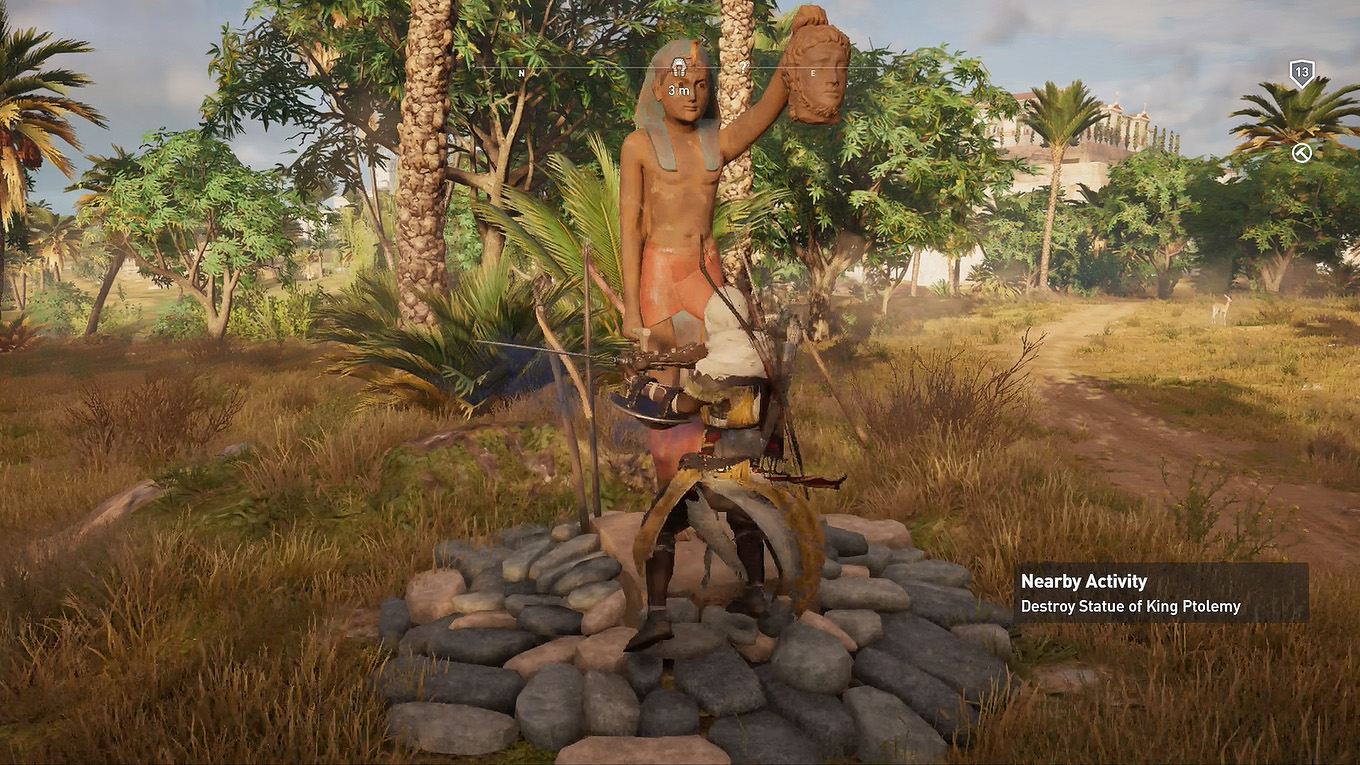
Task: Select the N marker on the compass
Action: [521, 72]
